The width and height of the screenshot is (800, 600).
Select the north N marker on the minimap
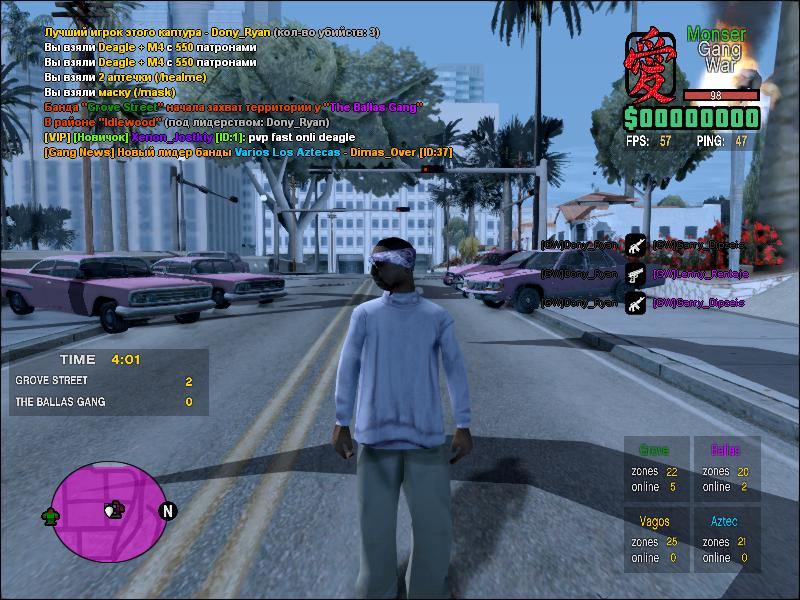point(168,511)
